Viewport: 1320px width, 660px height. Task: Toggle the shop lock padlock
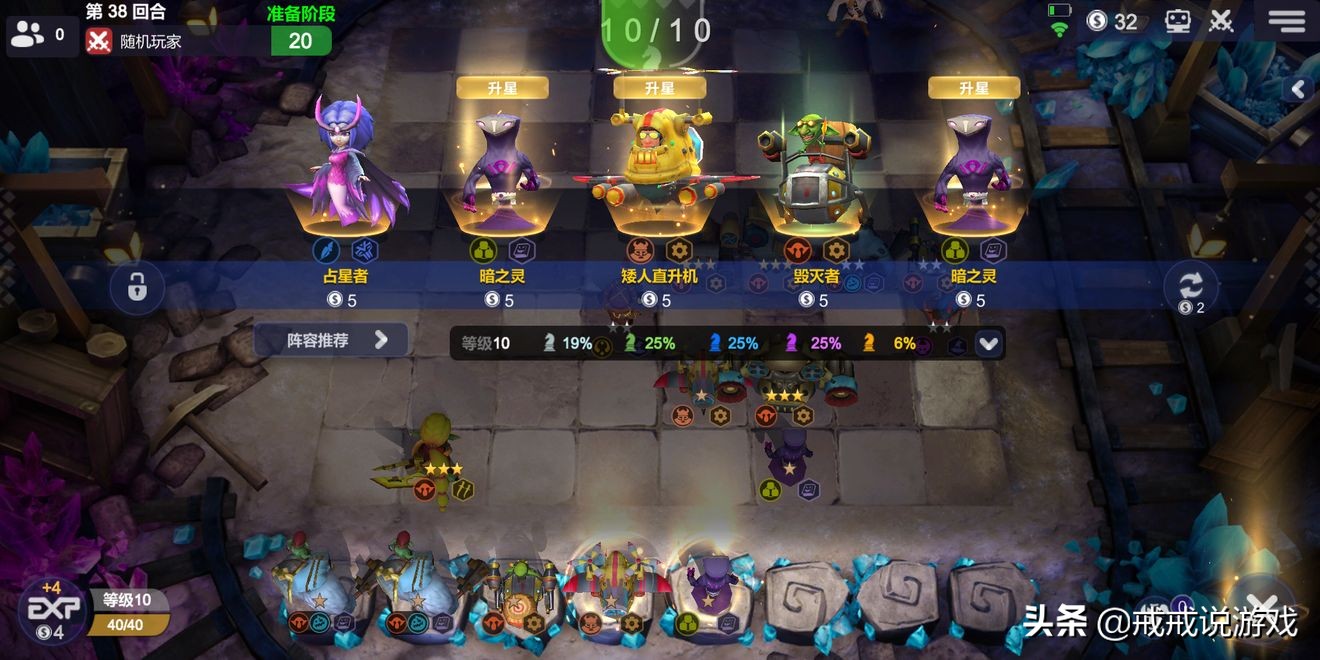point(137,287)
